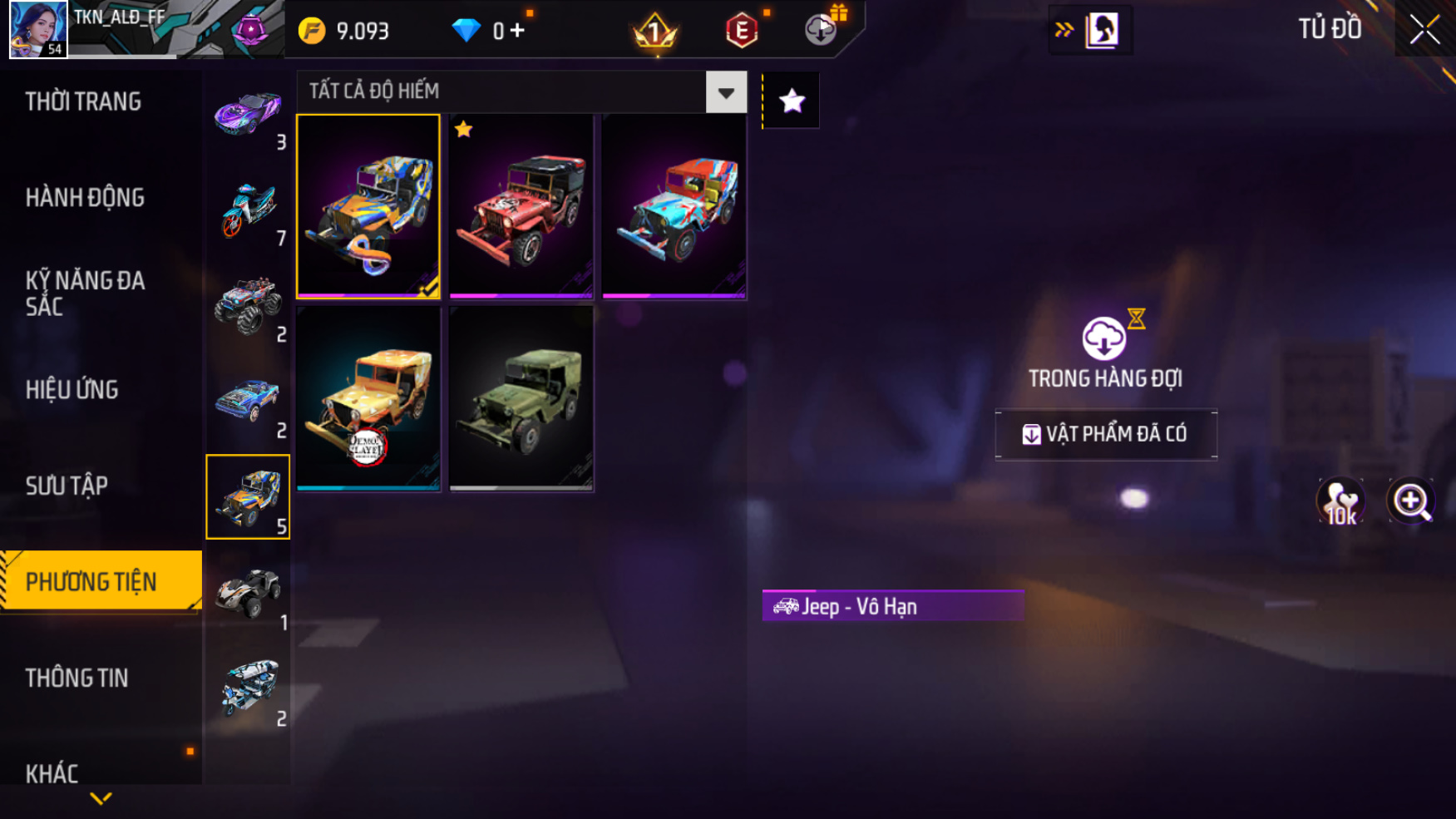Open the purple sports car vehicle type

coord(248,114)
